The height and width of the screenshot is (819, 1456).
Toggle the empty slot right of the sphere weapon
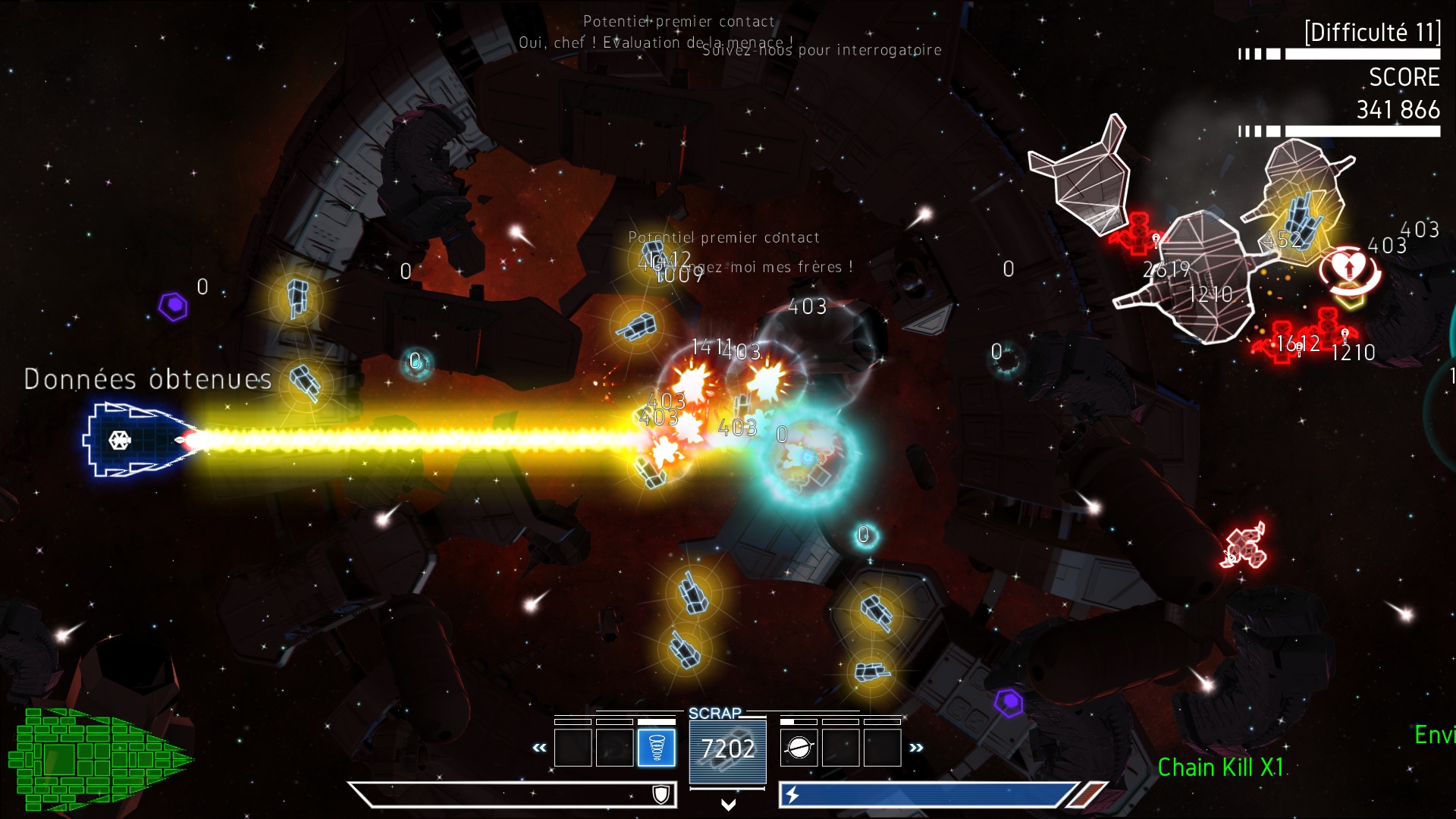click(840, 747)
